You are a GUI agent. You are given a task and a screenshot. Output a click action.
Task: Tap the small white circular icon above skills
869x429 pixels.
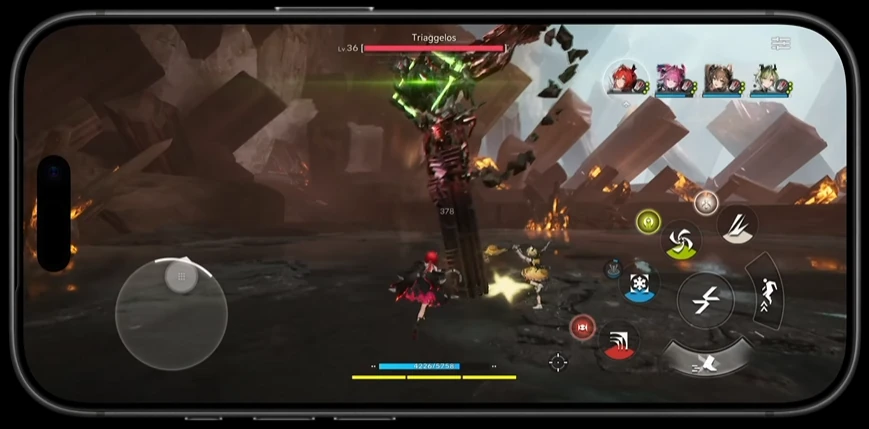coord(706,202)
